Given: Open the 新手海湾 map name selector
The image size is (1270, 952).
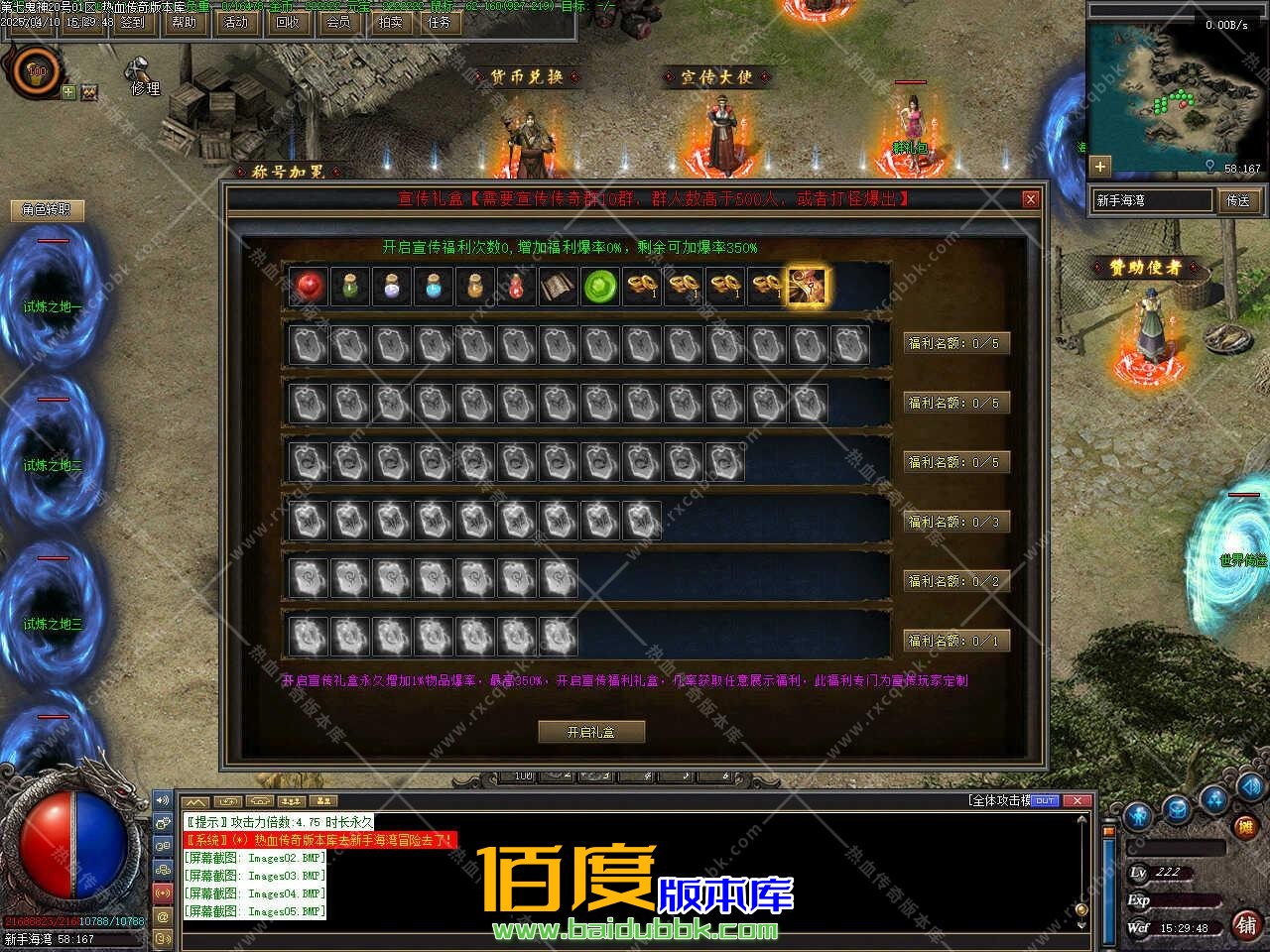Looking at the screenshot, I should point(1151,200).
